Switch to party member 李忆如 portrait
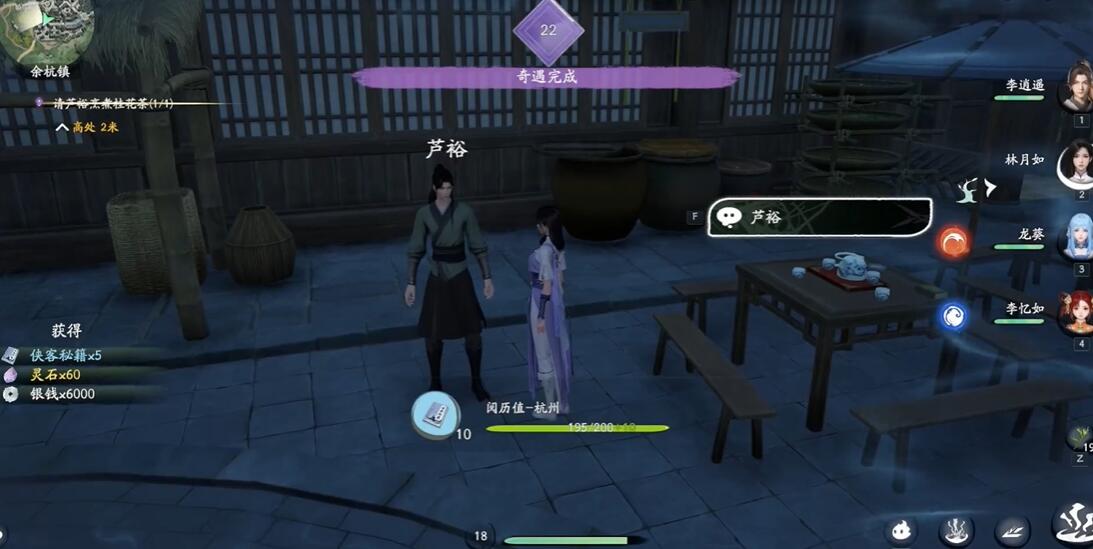The width and height of the screenshot is (1093, 549). tap(1077, 312)
